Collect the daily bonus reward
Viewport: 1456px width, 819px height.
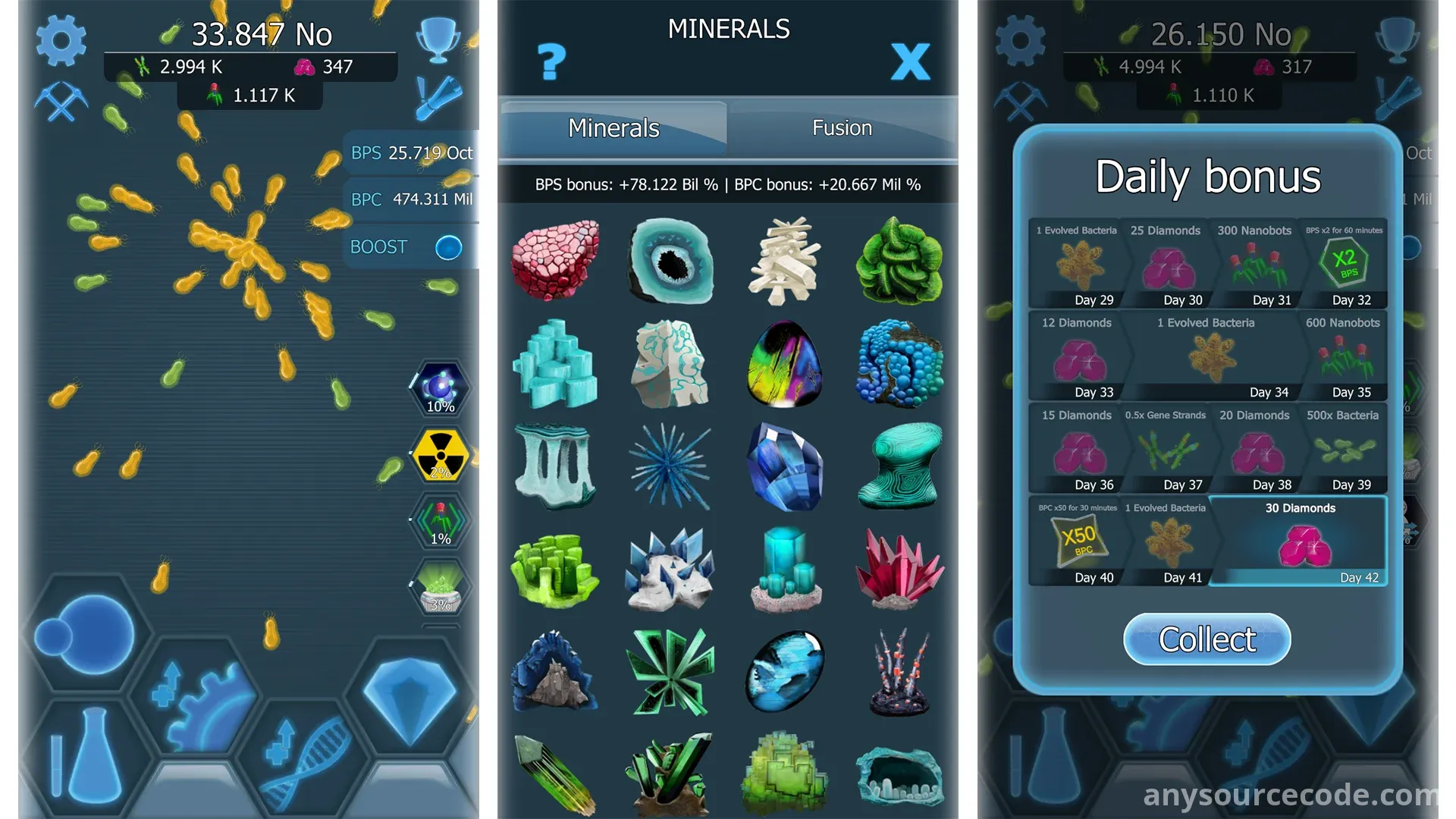1207,639
